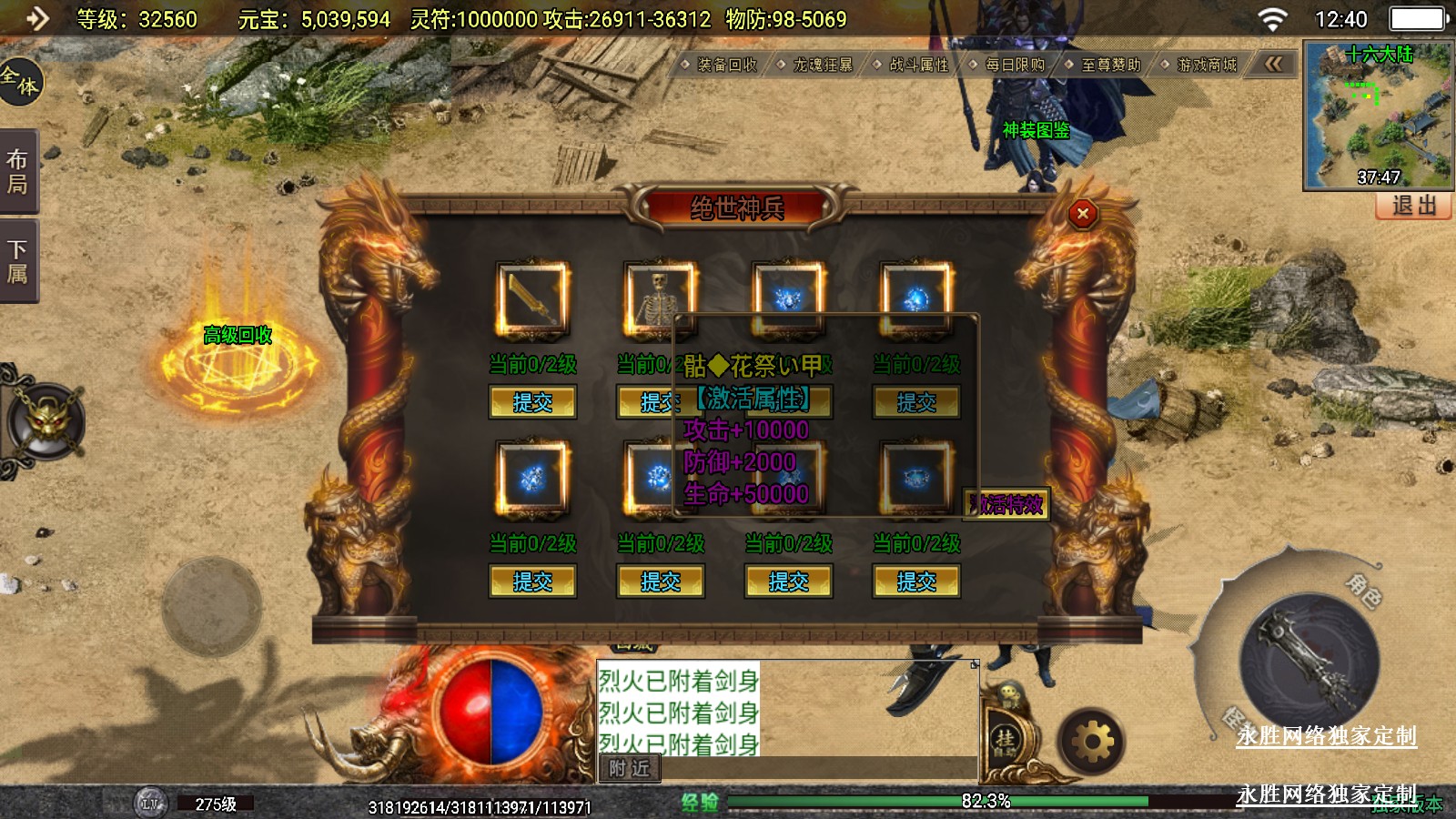Click the 退出 exit button
Viewport: 1456px width, 819px height.
pyautogui.click(x=1413, y=206)
